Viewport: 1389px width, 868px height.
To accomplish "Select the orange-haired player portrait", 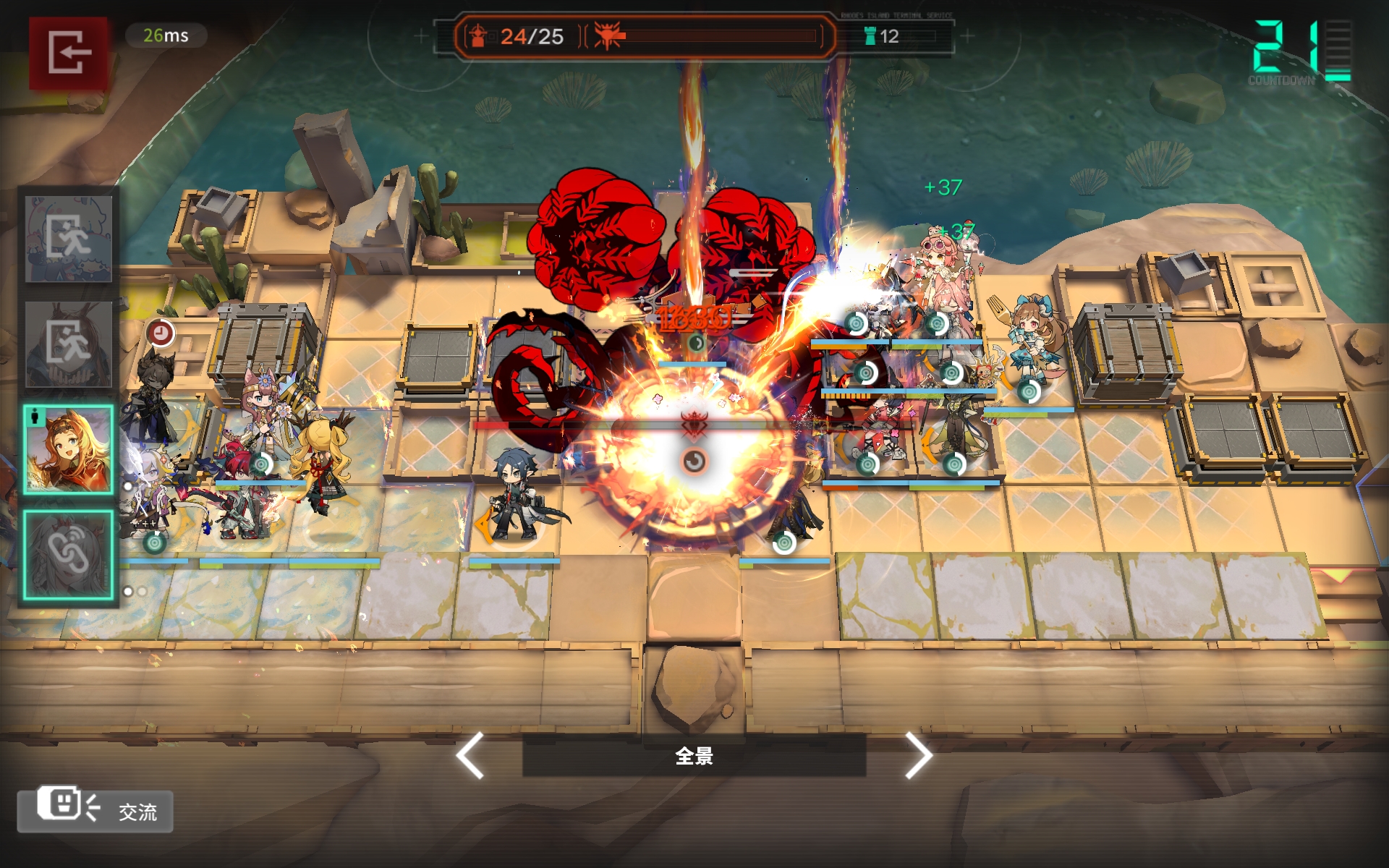I will click(x=69, y=449).
